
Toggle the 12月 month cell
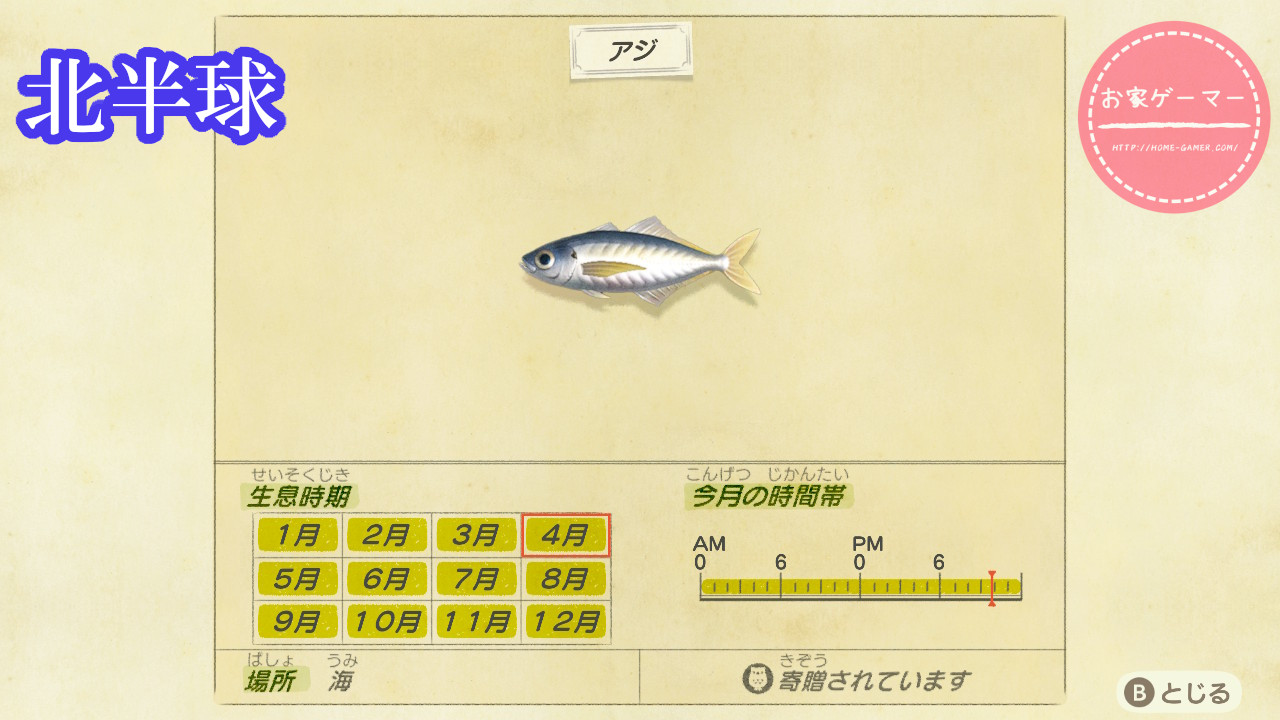pyautogui.click(x=564, y=621)
